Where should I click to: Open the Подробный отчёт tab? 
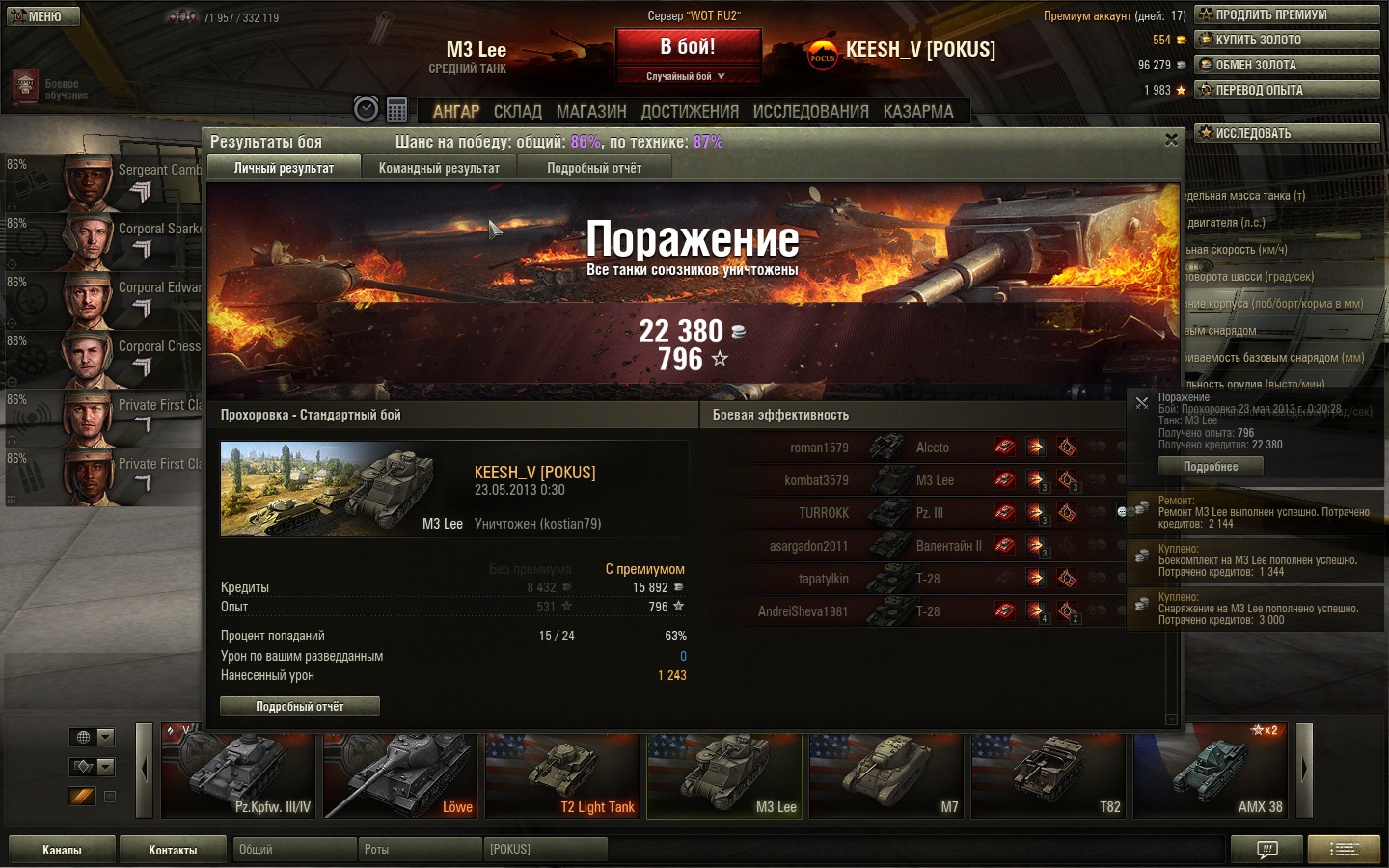pos(594,168)
